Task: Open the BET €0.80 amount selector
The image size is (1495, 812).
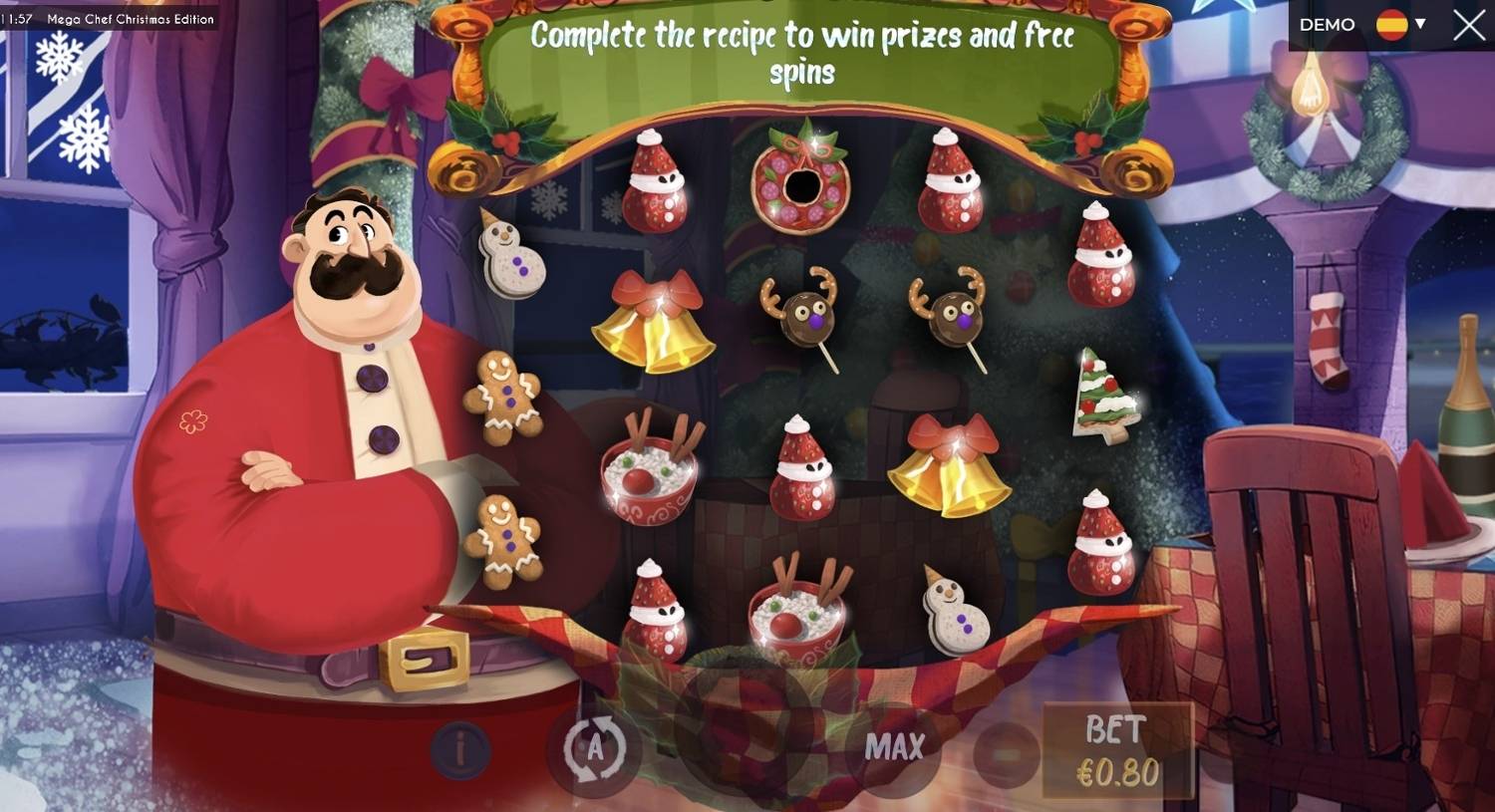Action: [x=1116, y=747]
